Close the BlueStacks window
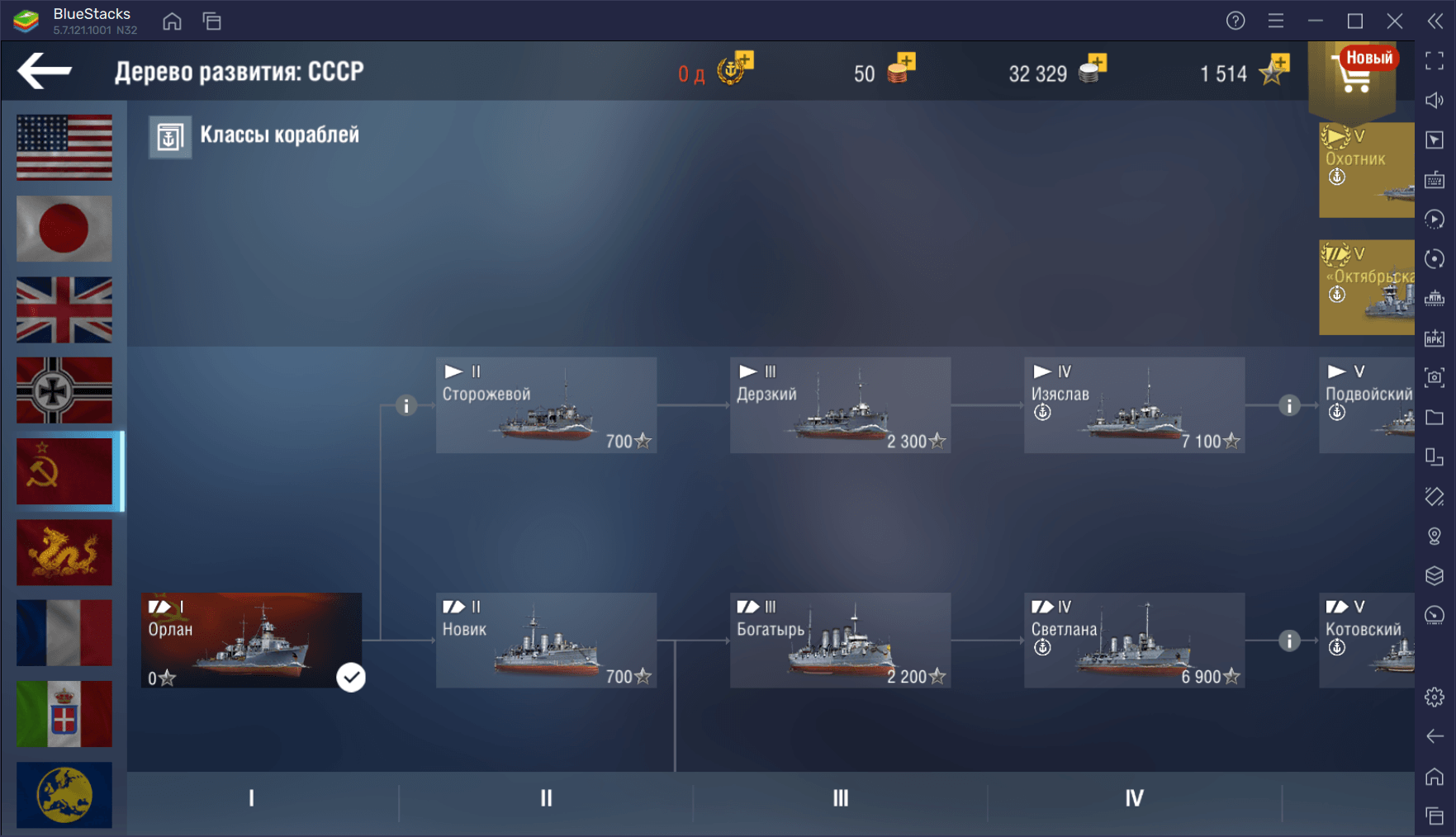Screen dimensions: 1456x837 tap(1395, 21)
